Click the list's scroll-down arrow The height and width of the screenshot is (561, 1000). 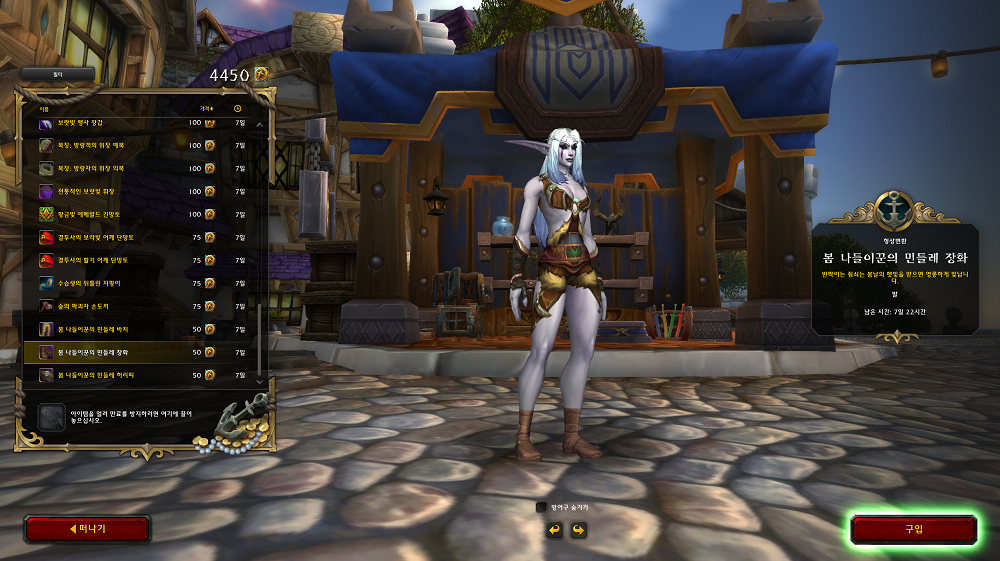pyautogui.click(x=261, y=381)
